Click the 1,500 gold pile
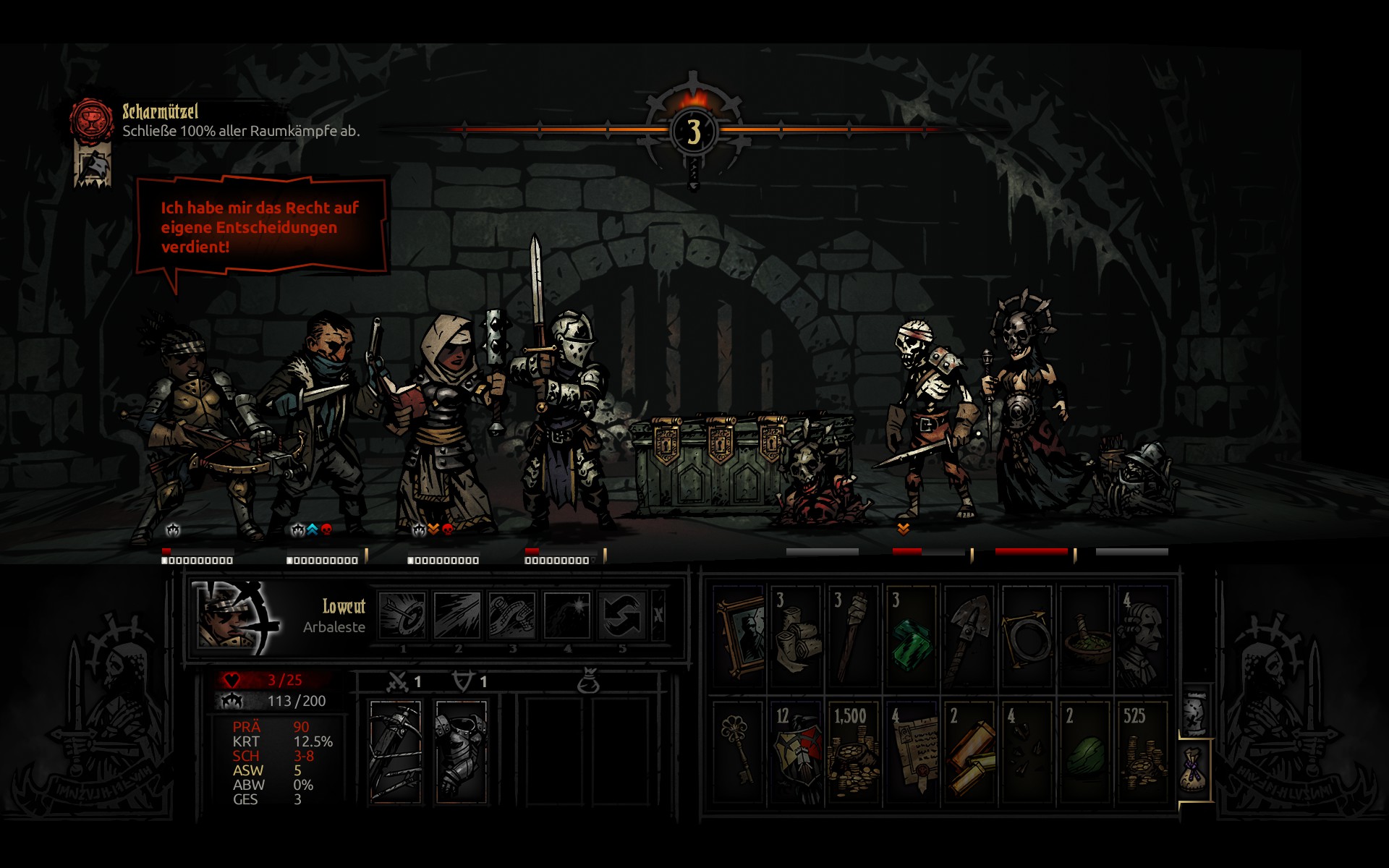The image size is (1389, 868). (x=854, y=752)
